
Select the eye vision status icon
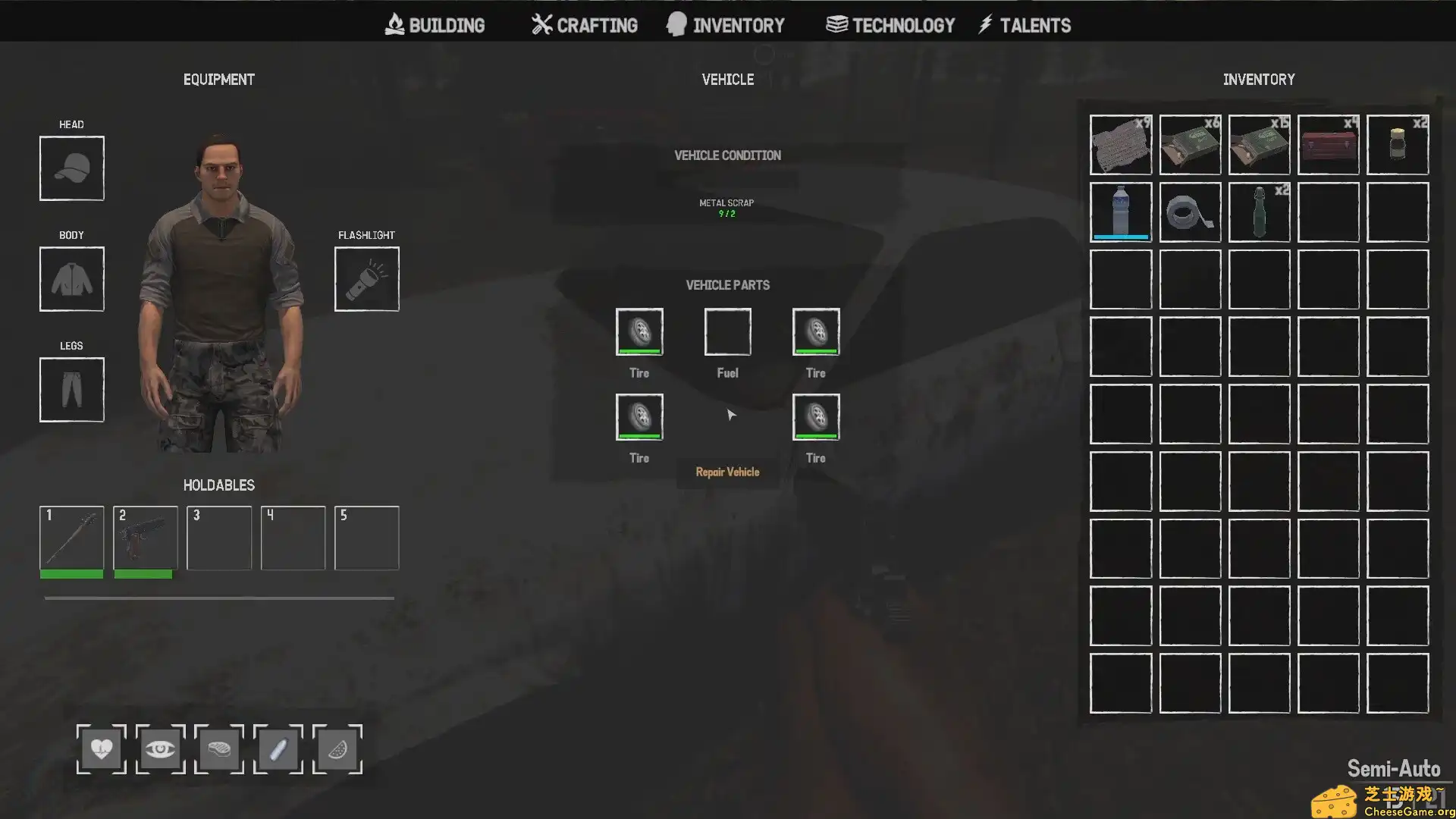160,749
